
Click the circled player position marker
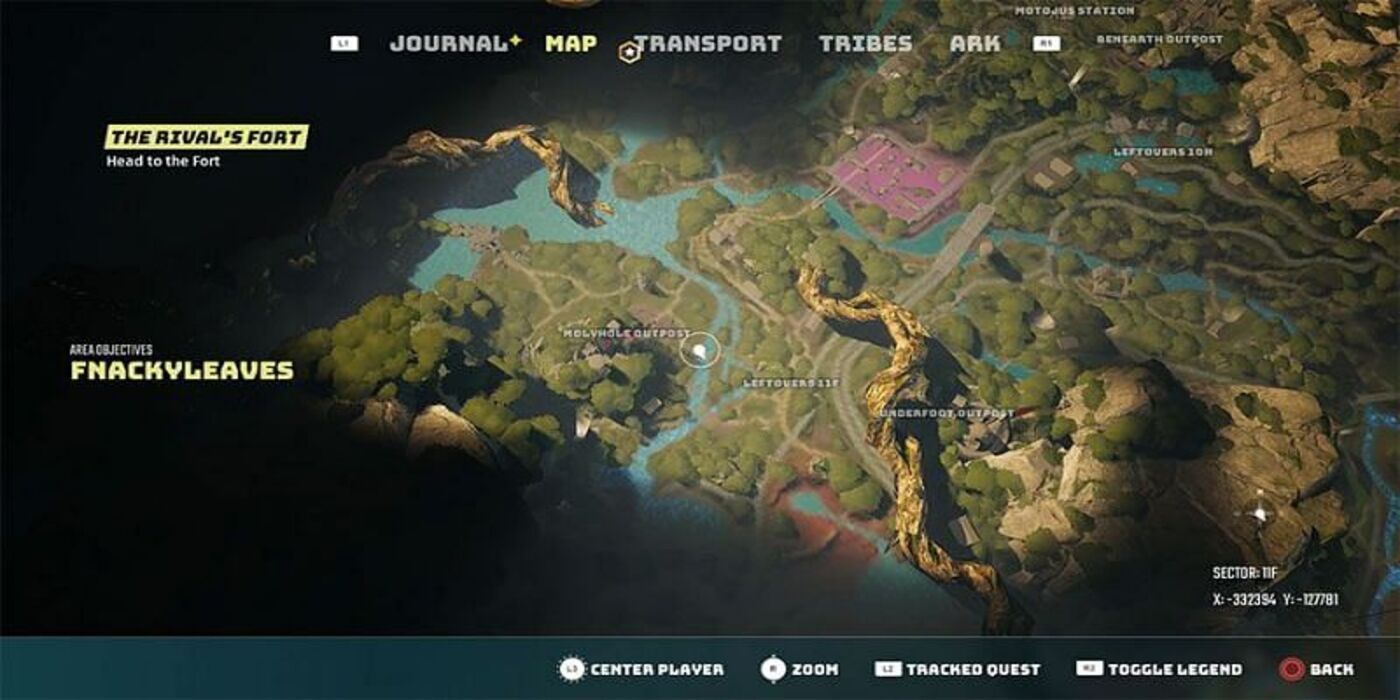[701, 349]
